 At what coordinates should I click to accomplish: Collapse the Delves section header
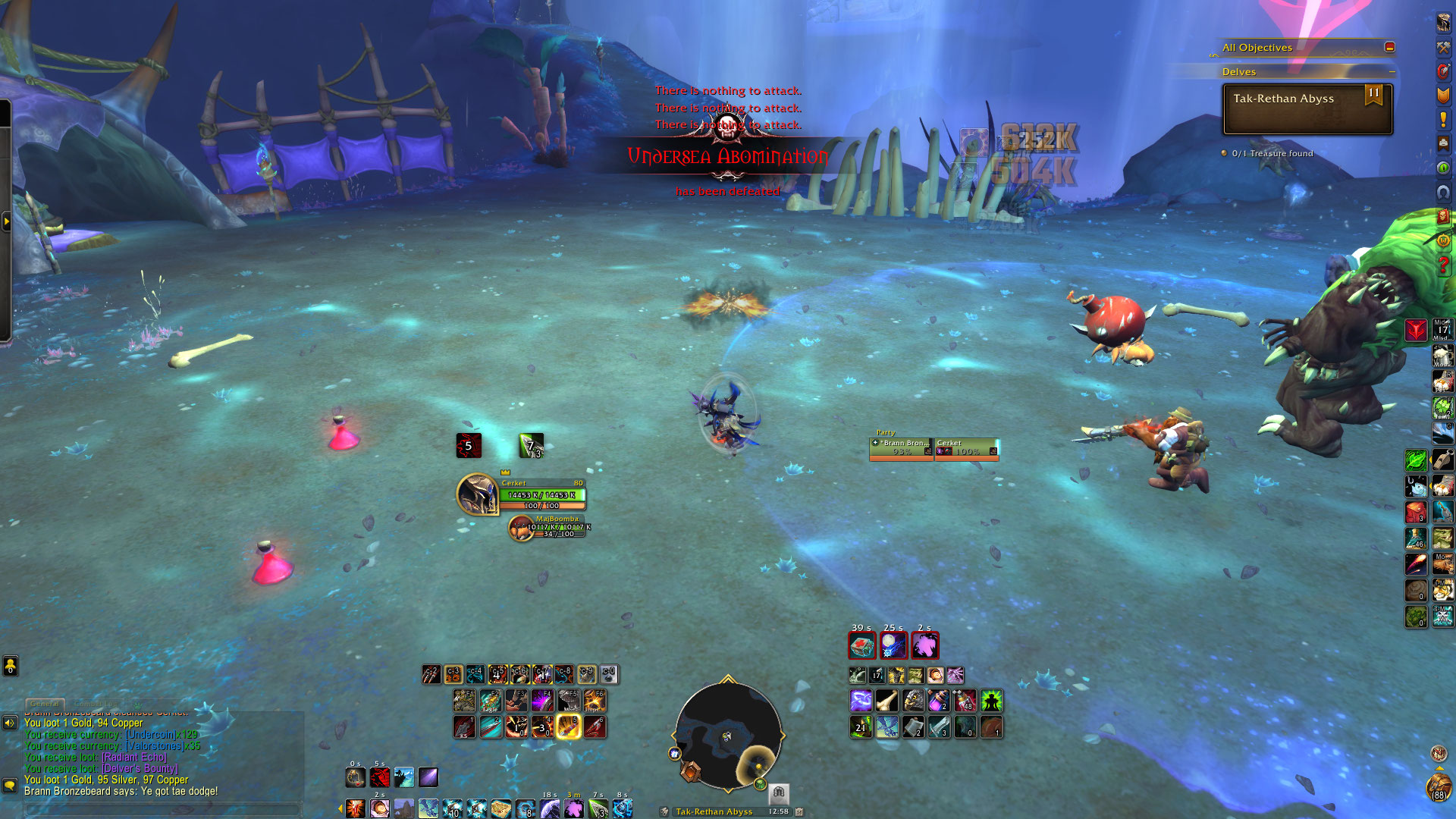[1392, 72]
